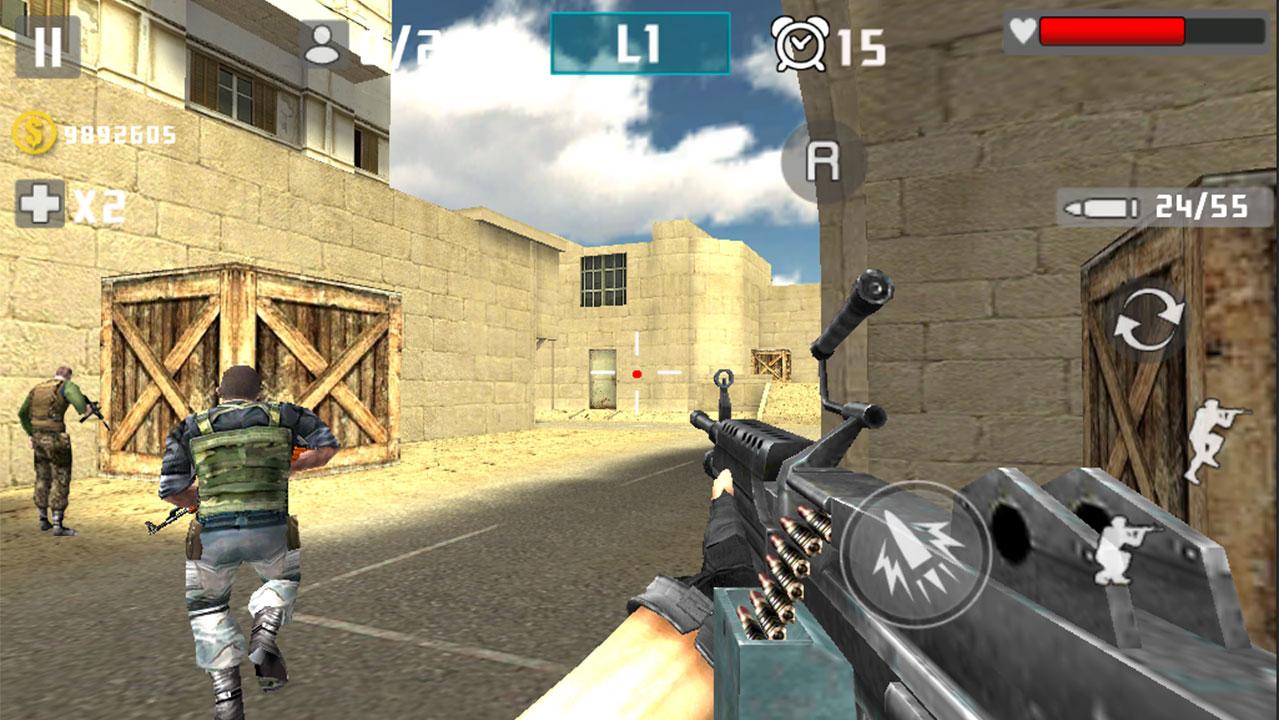Tap the heart icon next to the health bar

(x=1023, y=28)
